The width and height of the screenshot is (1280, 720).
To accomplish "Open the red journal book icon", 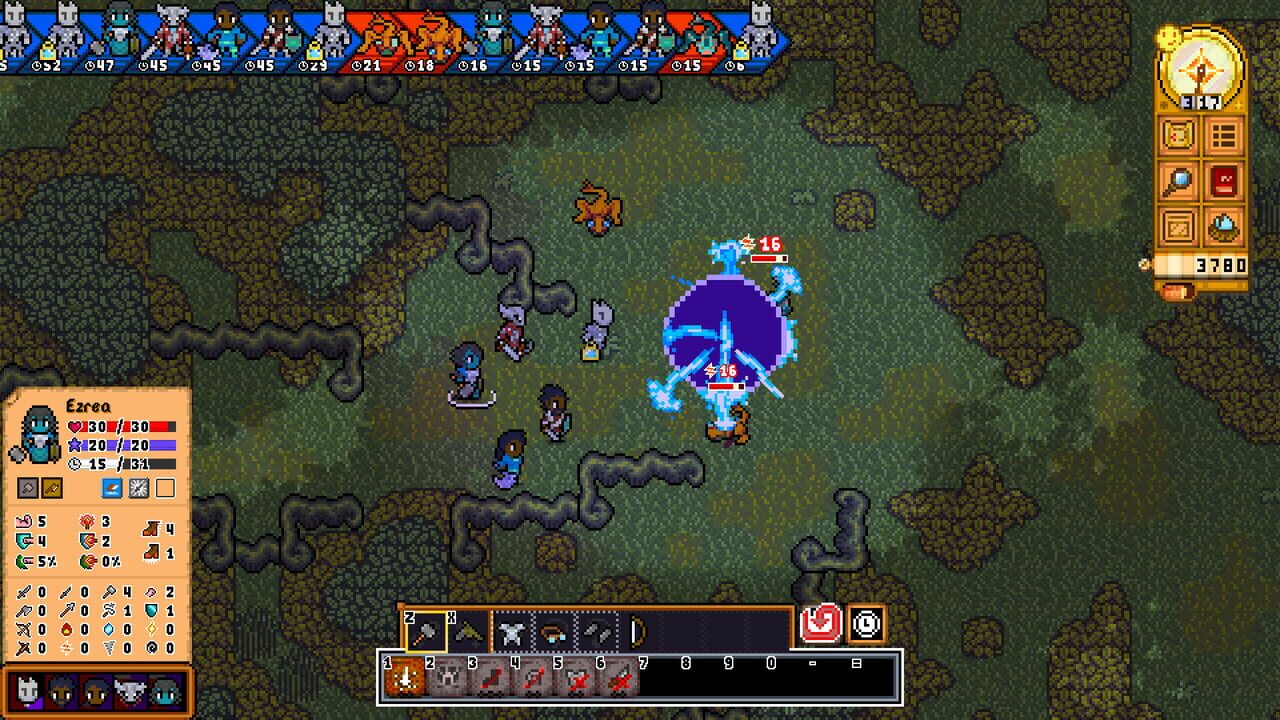I will pyautogui.click(x=1222, y=181).
